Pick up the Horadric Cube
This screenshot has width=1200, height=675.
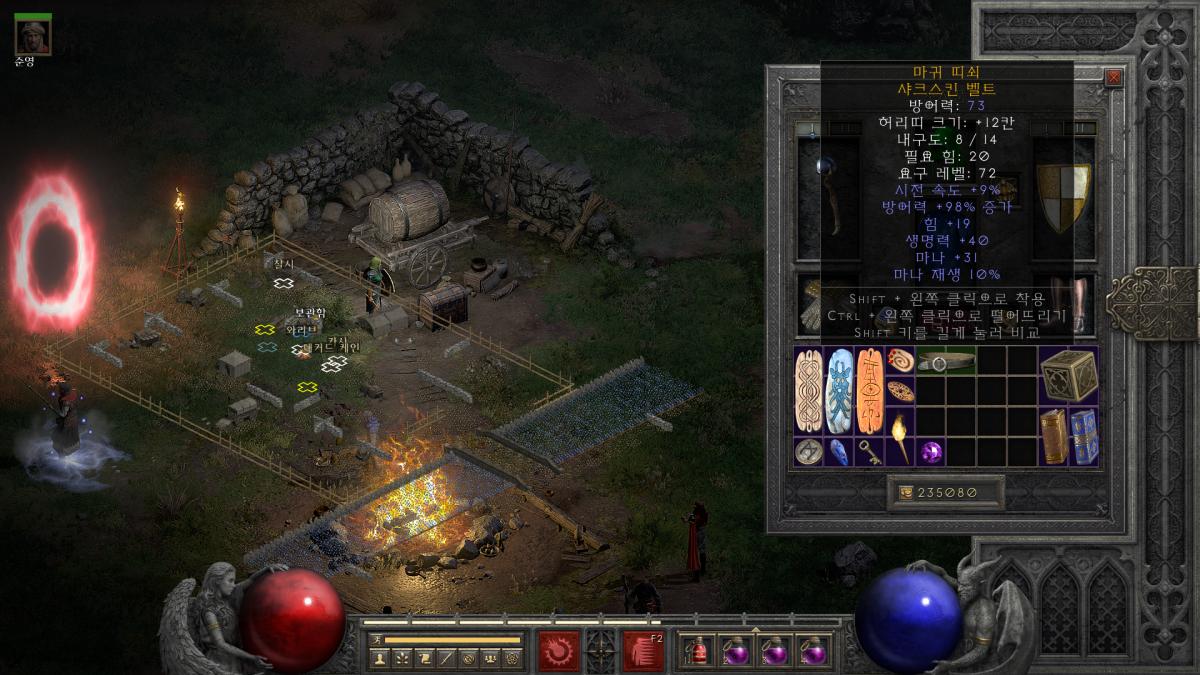[1068, 376]
